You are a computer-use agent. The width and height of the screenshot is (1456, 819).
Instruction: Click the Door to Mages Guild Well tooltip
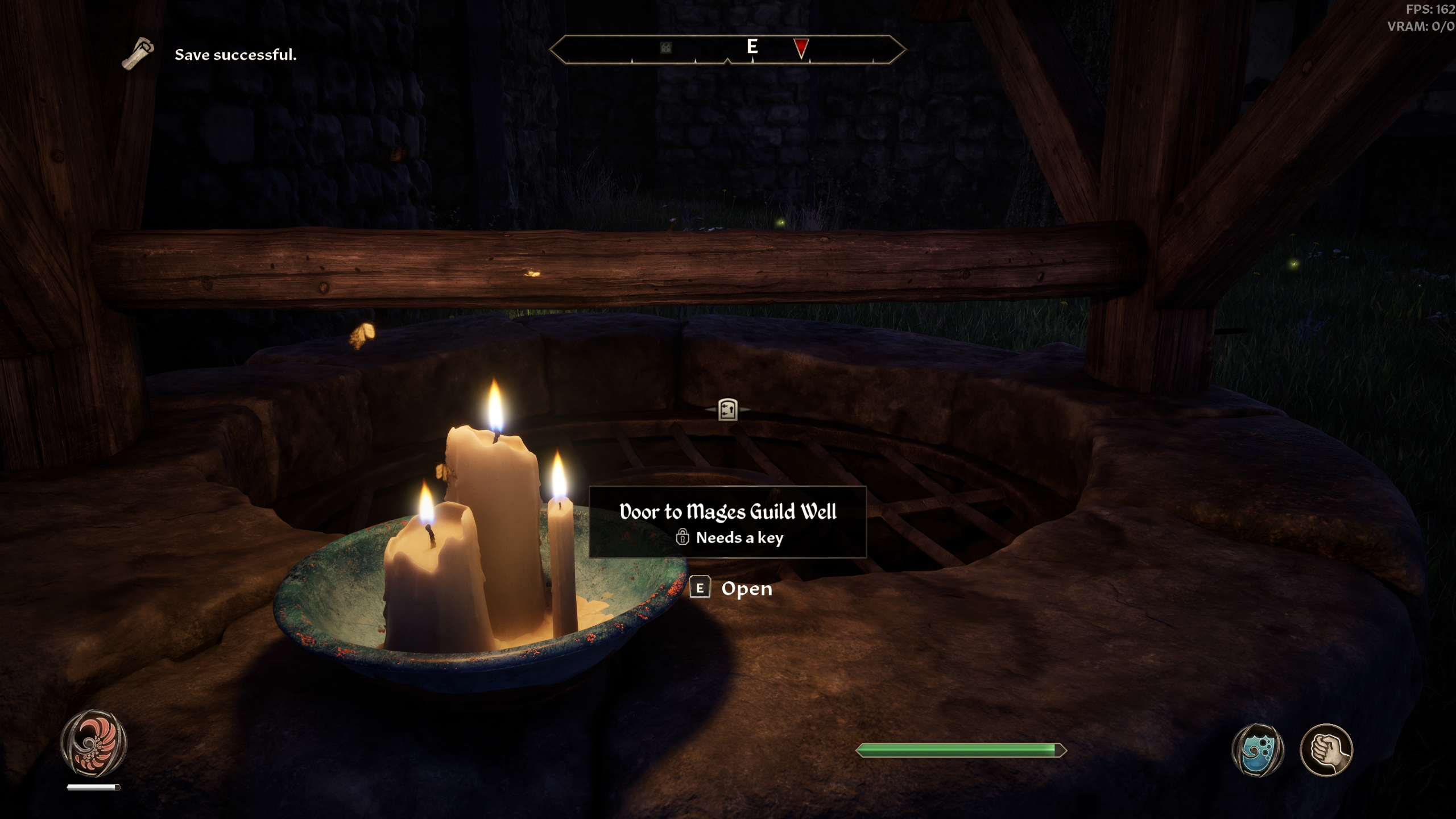pos(727,522)
